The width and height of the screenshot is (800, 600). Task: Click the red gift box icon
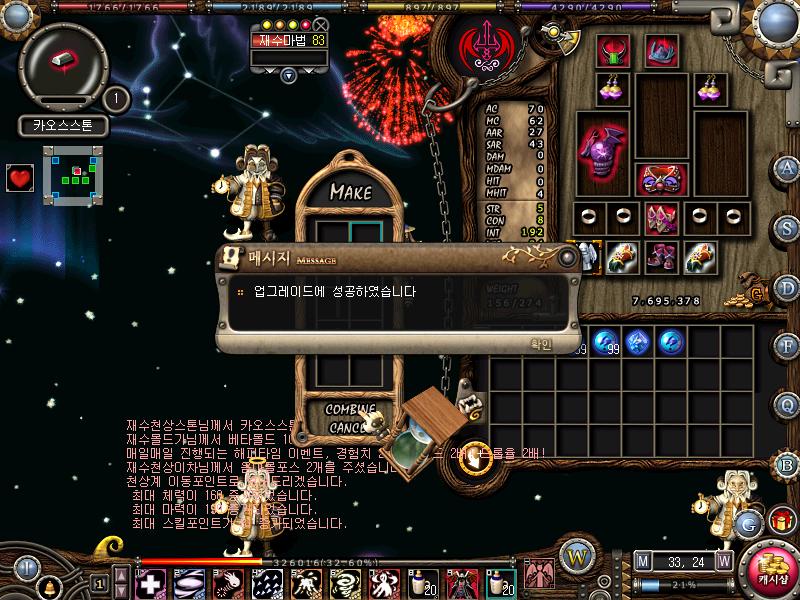(780, 520)
